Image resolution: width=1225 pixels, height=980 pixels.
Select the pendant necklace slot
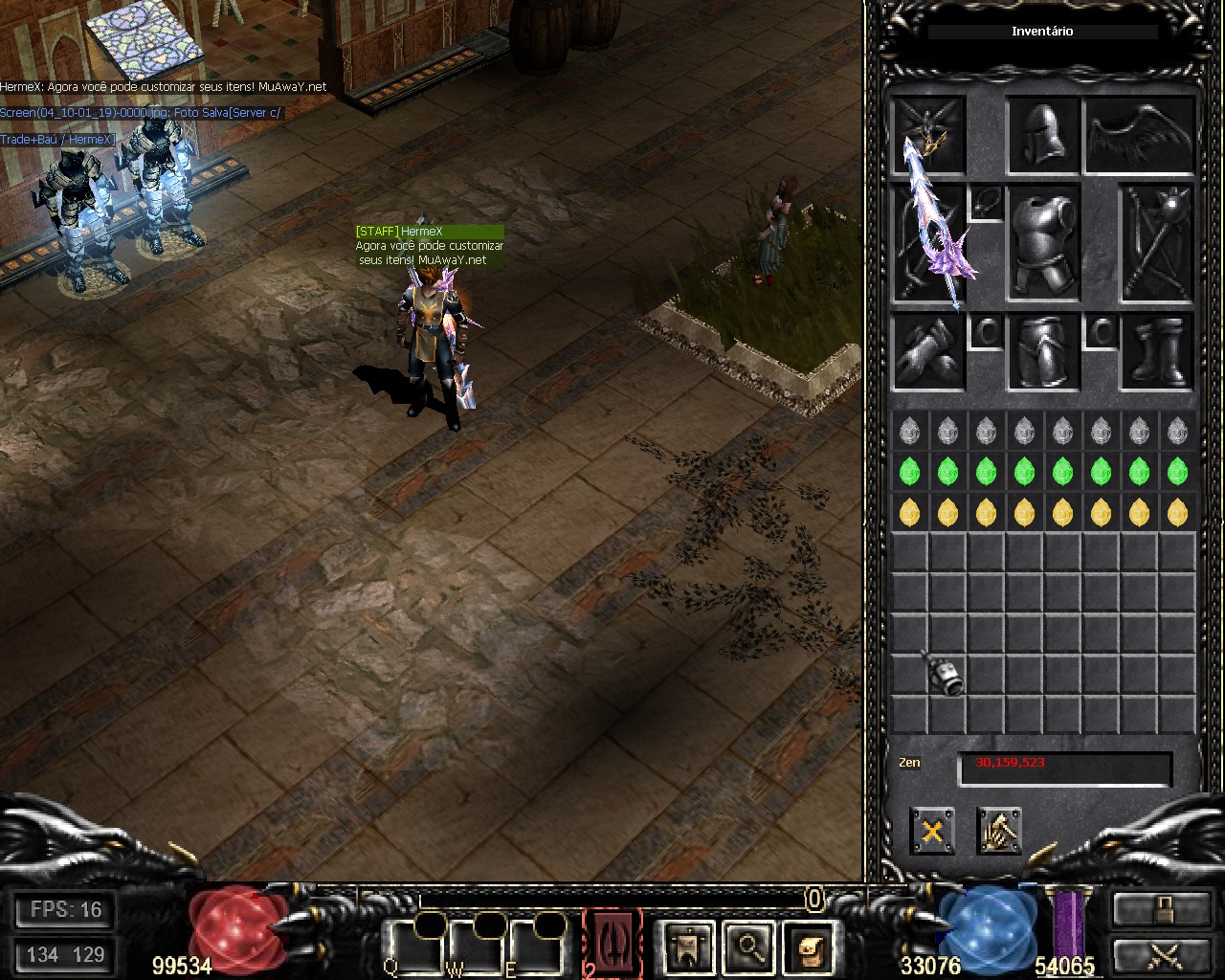tap(987, 202)
